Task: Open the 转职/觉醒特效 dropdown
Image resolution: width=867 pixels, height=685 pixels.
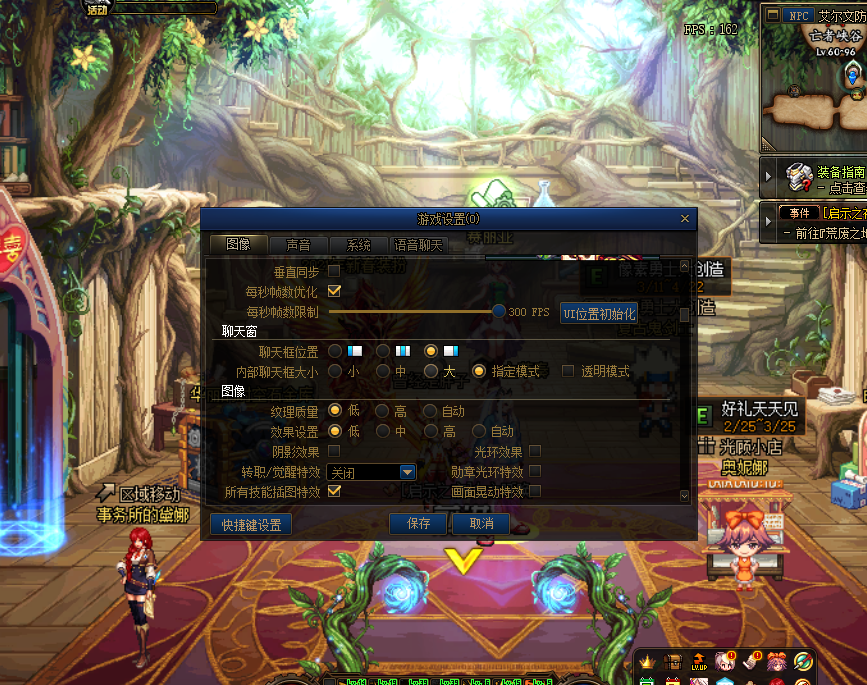Action: coord(407,472)
